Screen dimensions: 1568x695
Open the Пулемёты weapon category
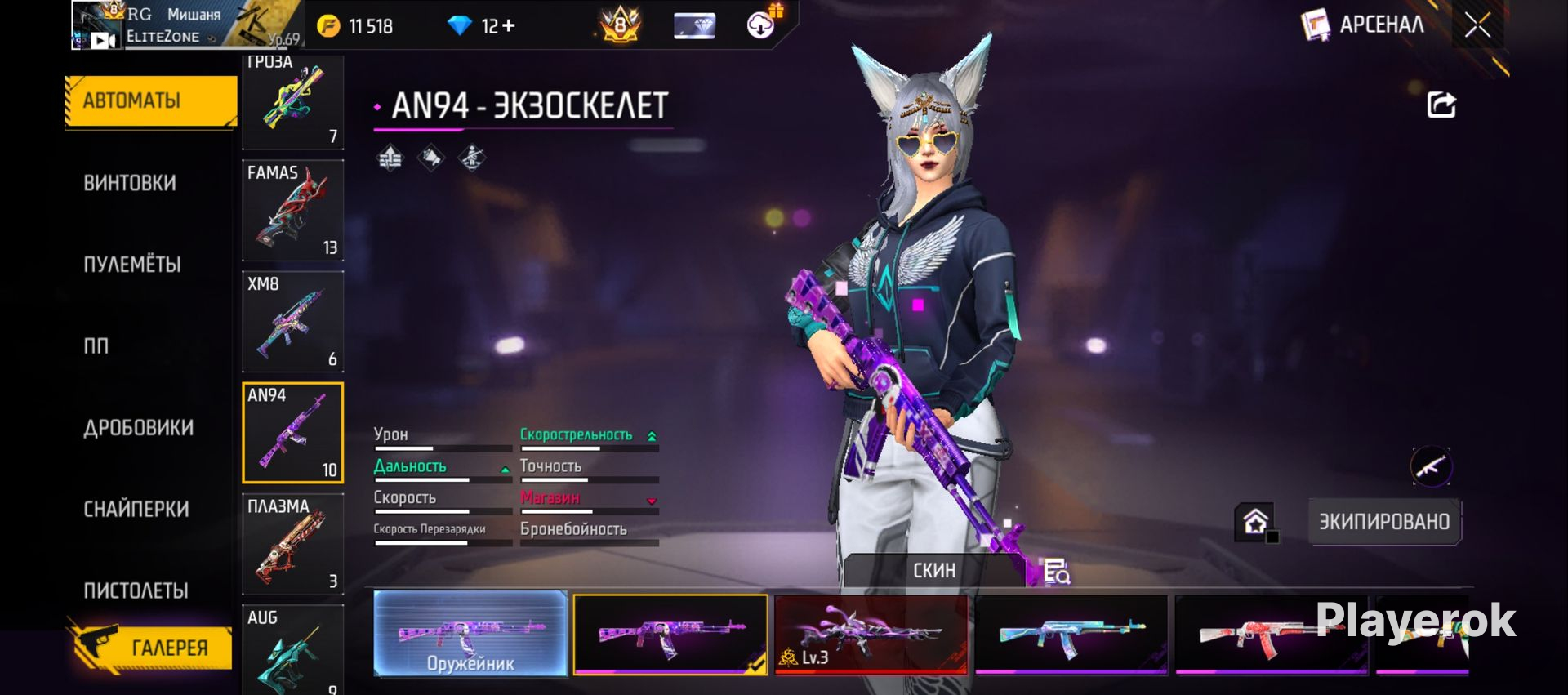pyautogui.click(x=132, y=265)
